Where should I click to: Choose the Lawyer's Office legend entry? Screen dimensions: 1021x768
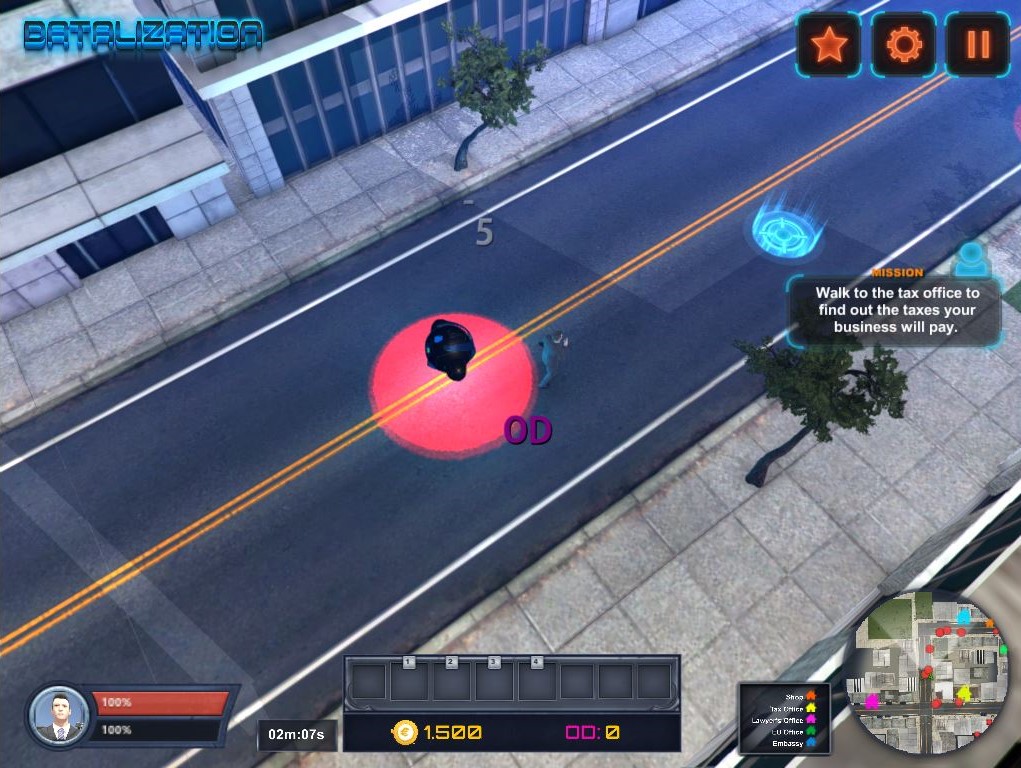pos(784,720)
